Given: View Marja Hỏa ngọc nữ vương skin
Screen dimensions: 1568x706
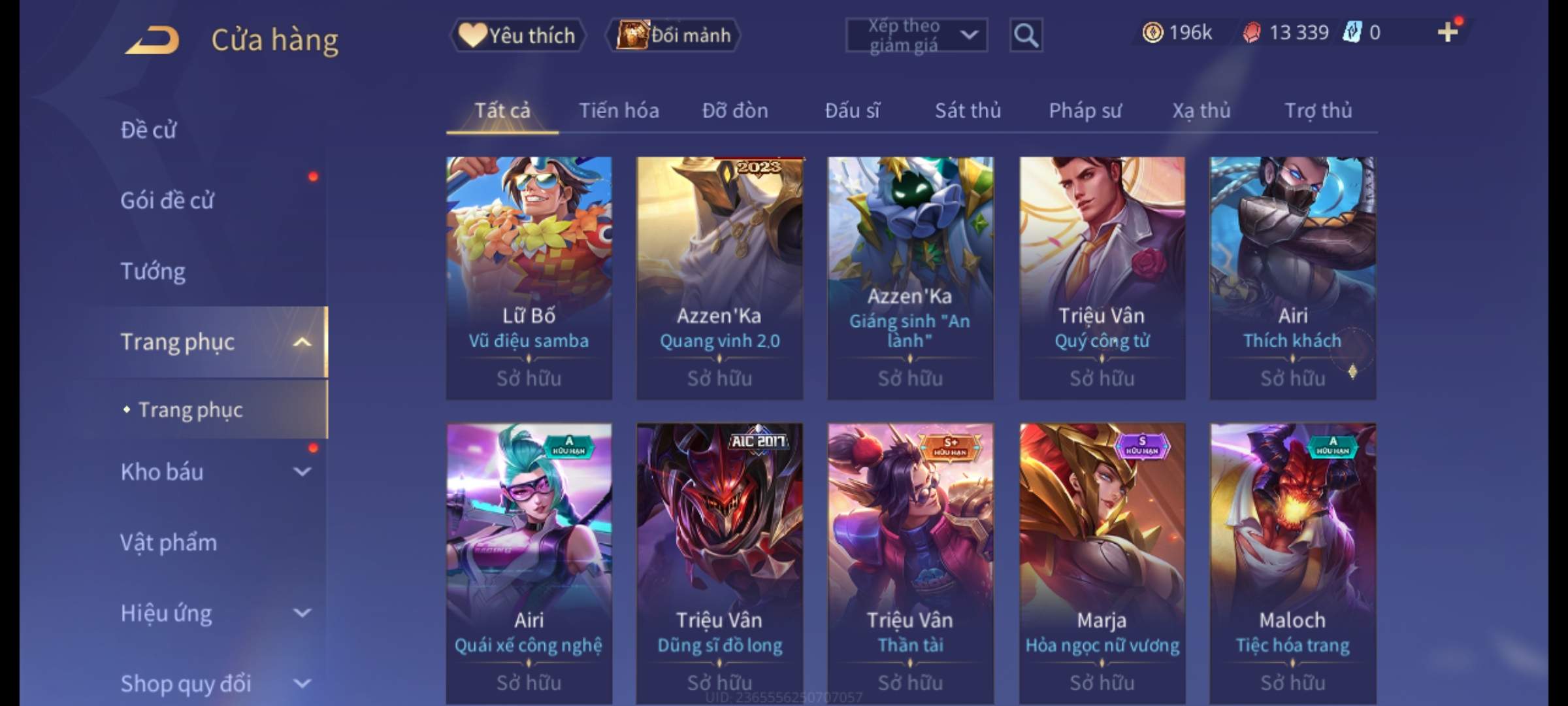Looking at the screenshot, I should [x=1102, y=562].
